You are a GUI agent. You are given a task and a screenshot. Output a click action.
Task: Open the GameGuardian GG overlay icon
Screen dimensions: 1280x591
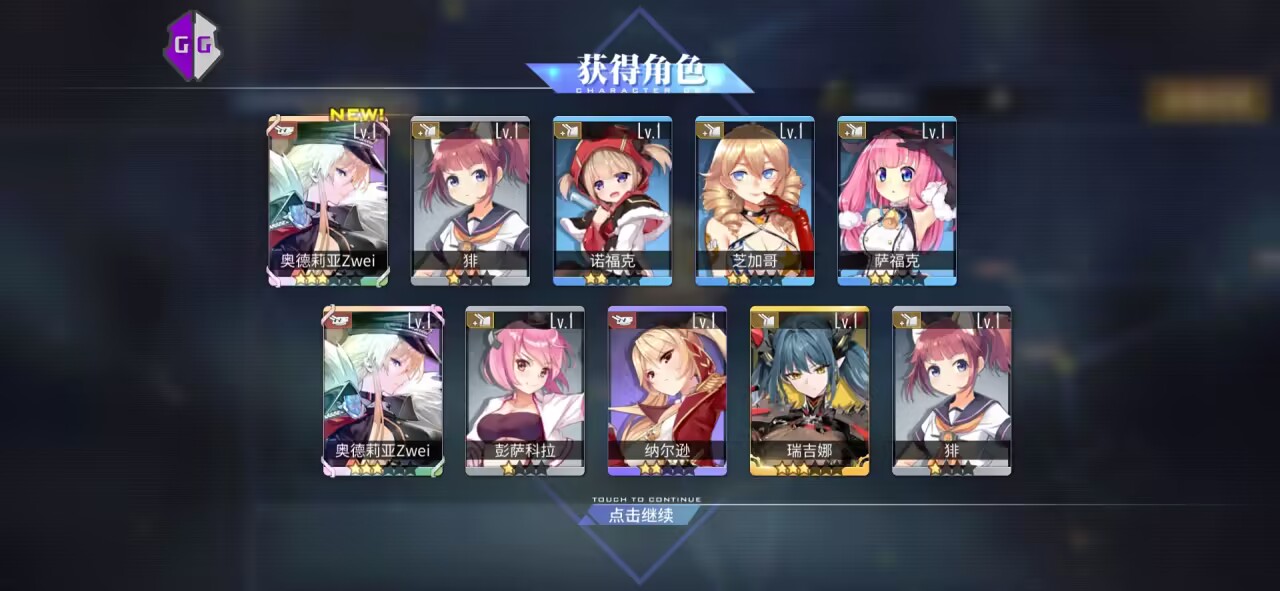tap(193, 45)
